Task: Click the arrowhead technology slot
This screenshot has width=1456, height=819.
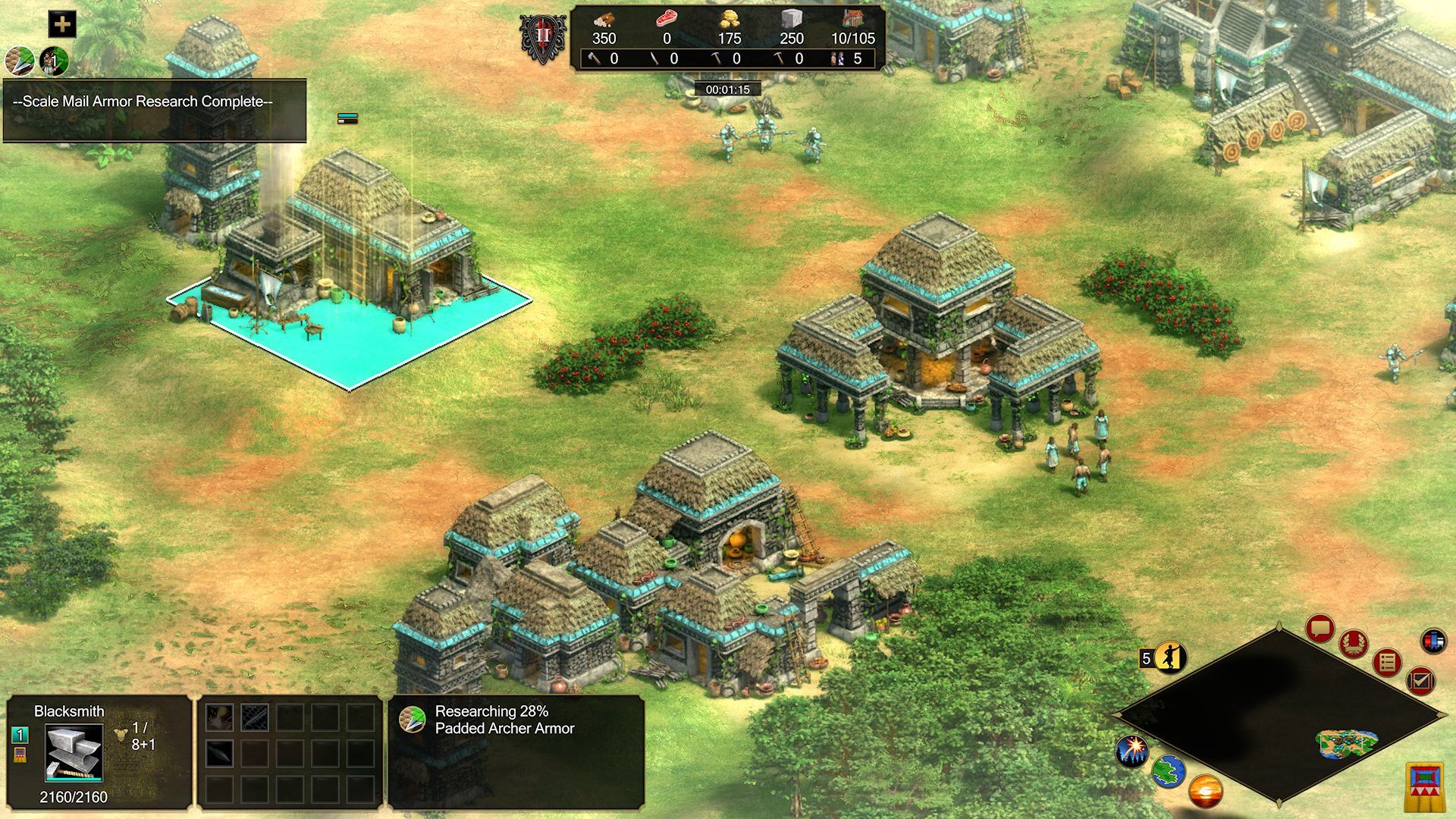Action: click(x=219, y=753)
